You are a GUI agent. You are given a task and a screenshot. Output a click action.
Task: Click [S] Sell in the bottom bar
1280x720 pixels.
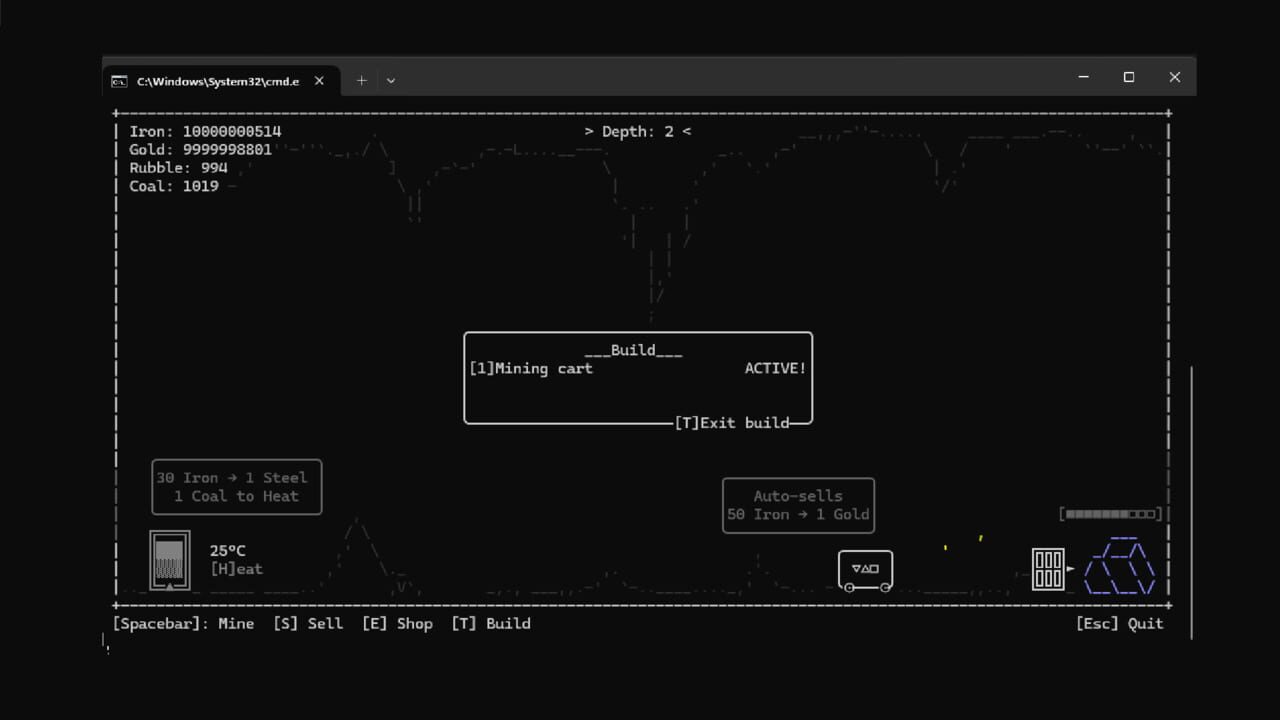pyautogui.click(x=308, y=623)
